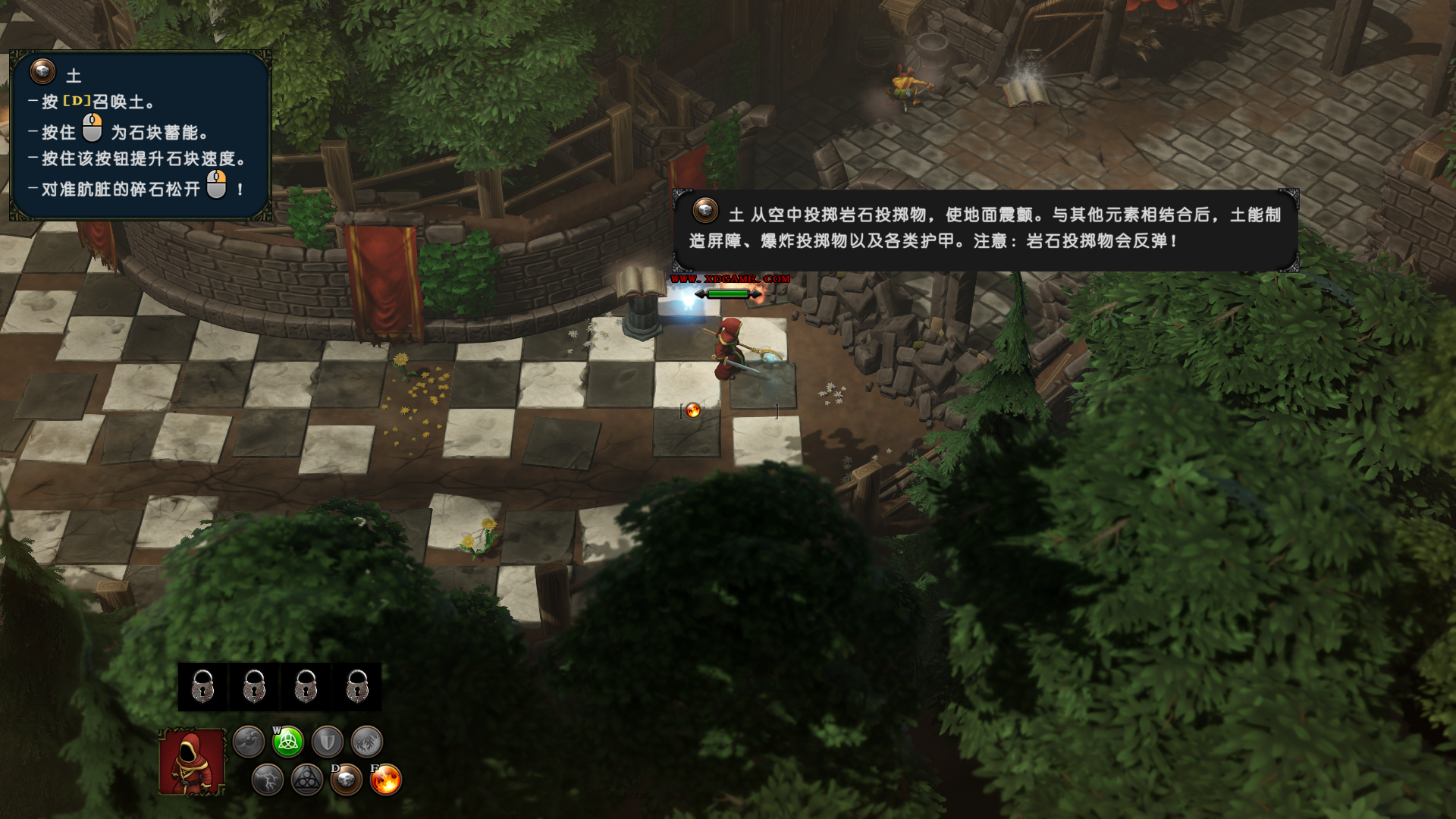
Task: Pick the greyed-out Cold frost element
Action: point(367,742)
